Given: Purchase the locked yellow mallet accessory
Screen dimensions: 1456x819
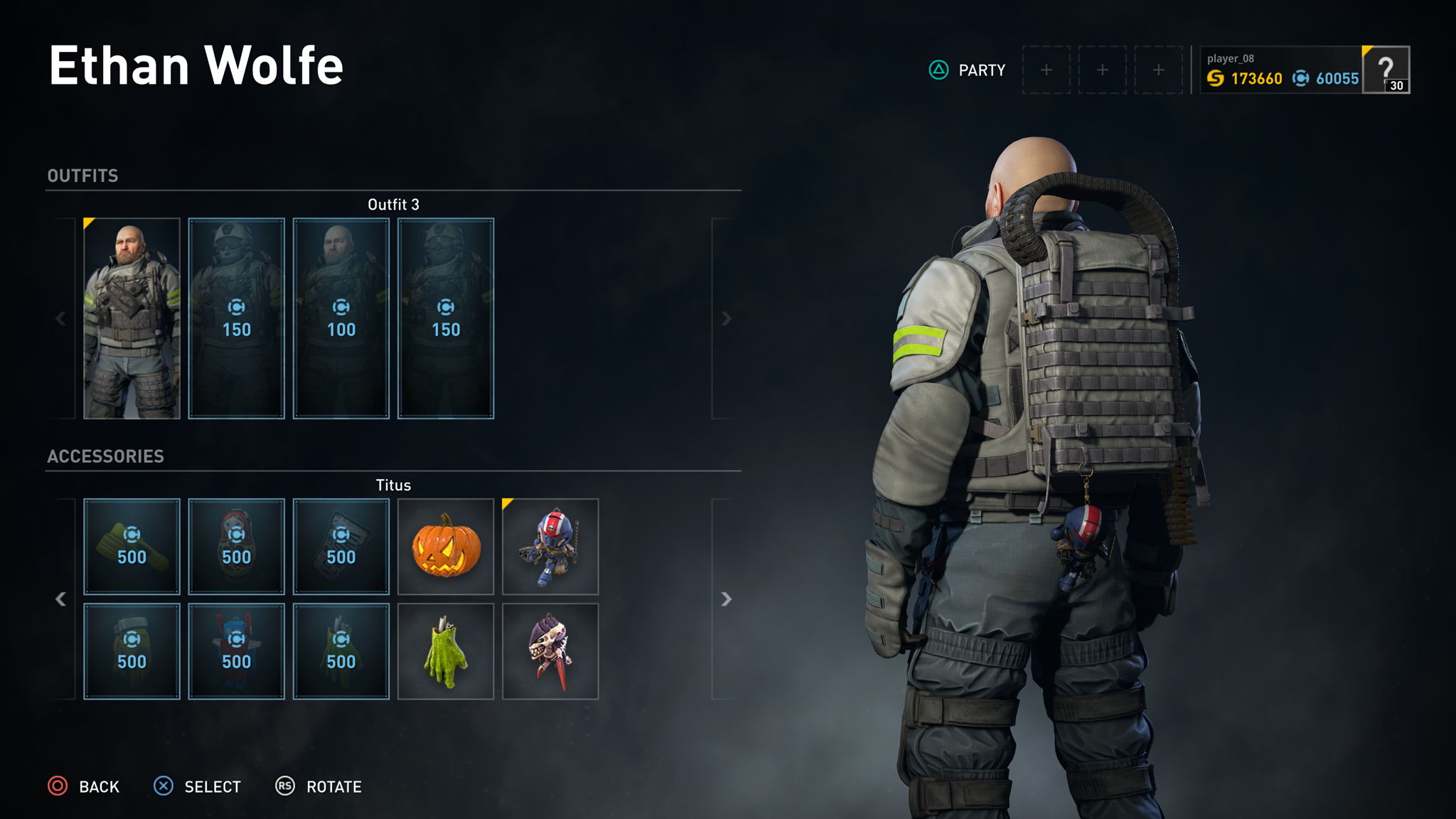Looking at the screenshot, I should [132, 547].
